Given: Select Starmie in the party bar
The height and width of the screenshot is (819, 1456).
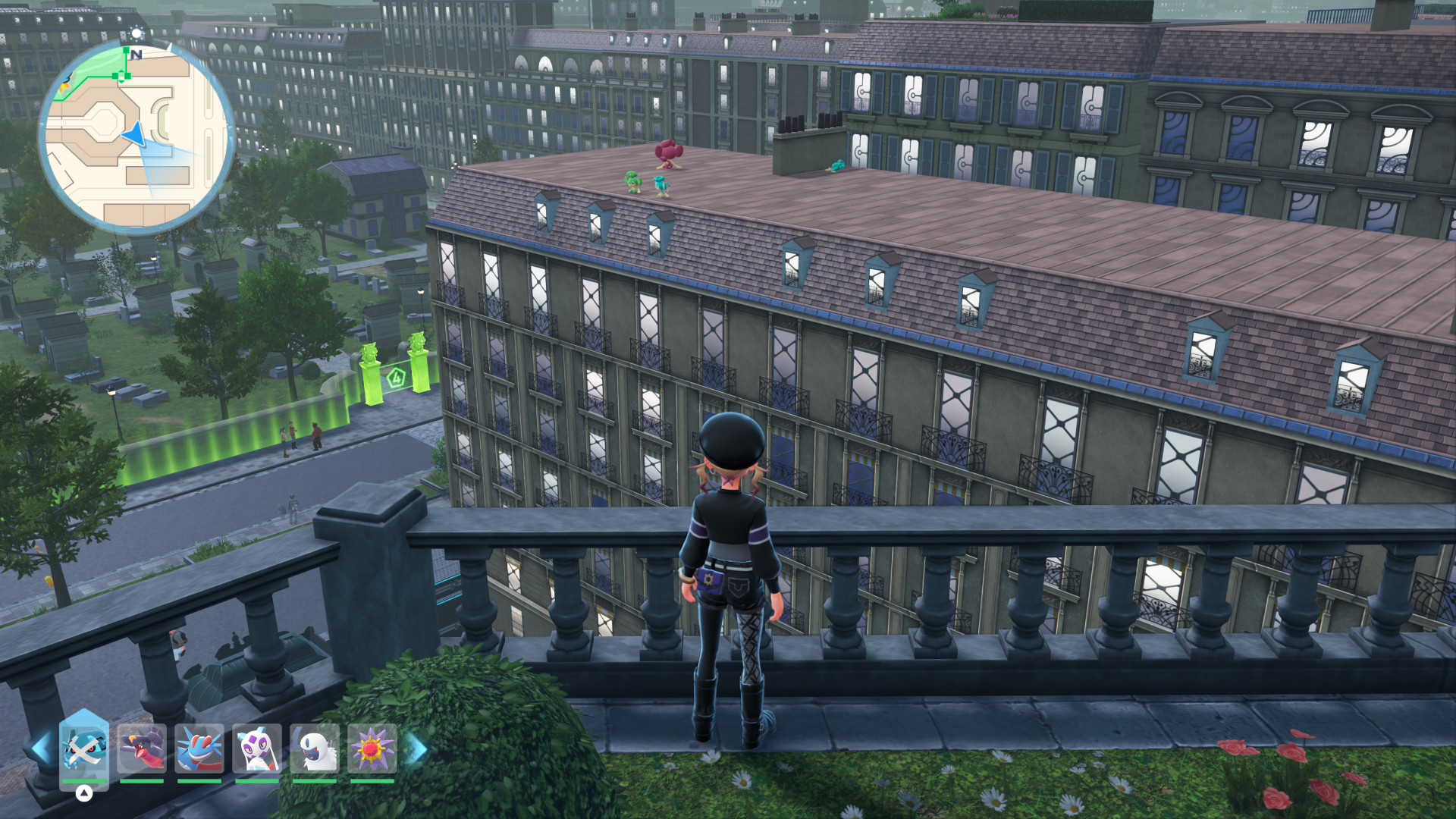Looking at the screenshot, I should point(372,749).
